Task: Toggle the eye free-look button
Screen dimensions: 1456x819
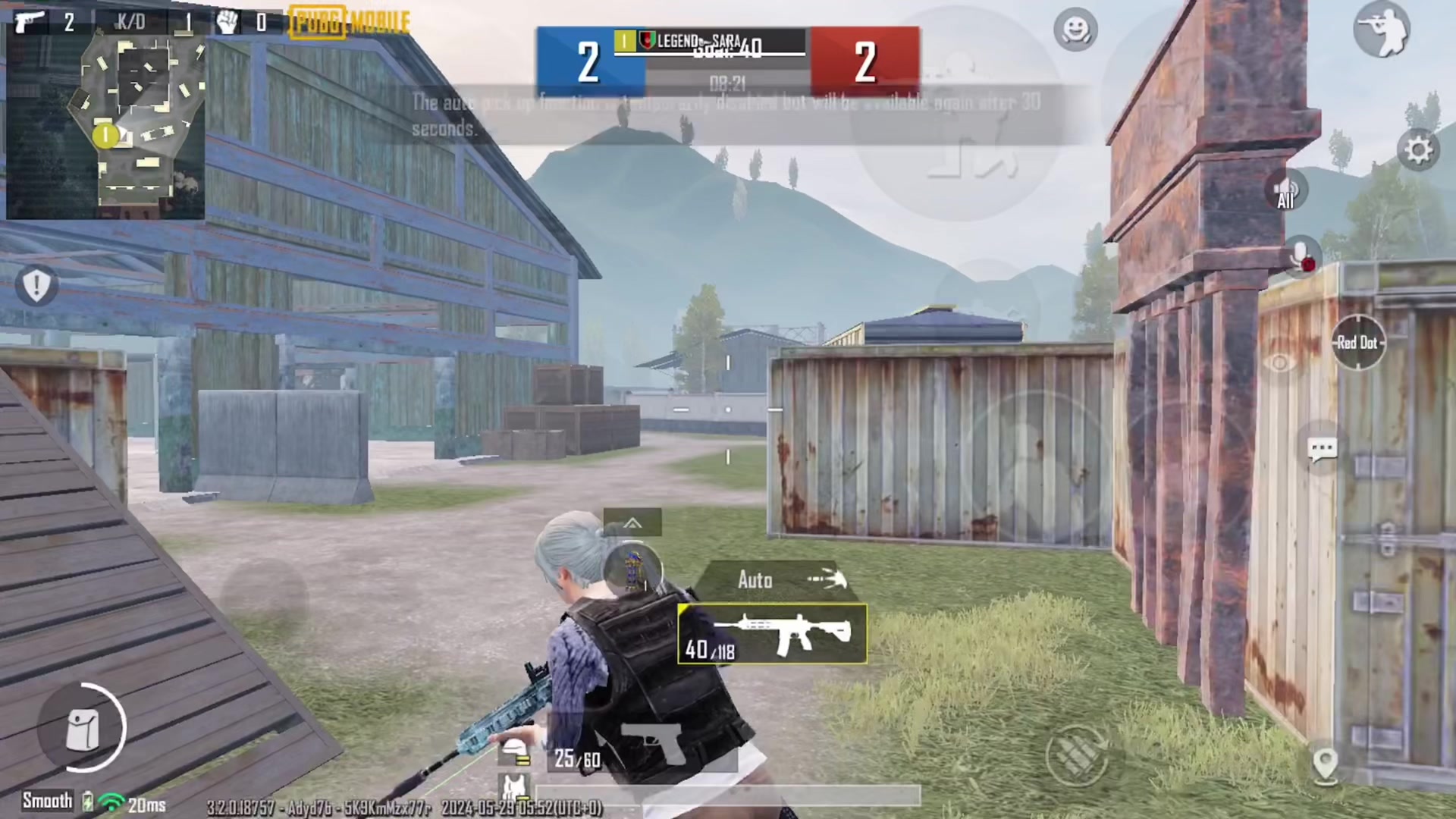Action: (x=1279, y=363)
